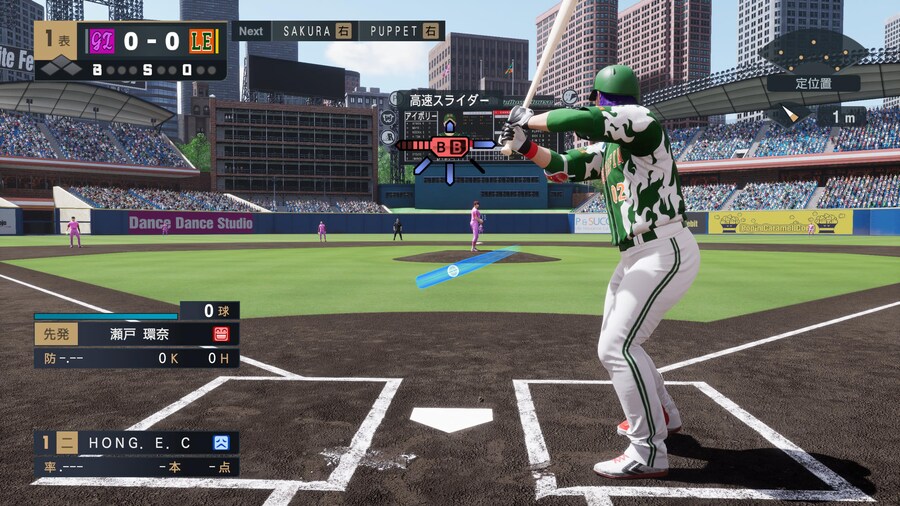
Task: Click the blue batting cursor marker
Action: coord(453,271)
